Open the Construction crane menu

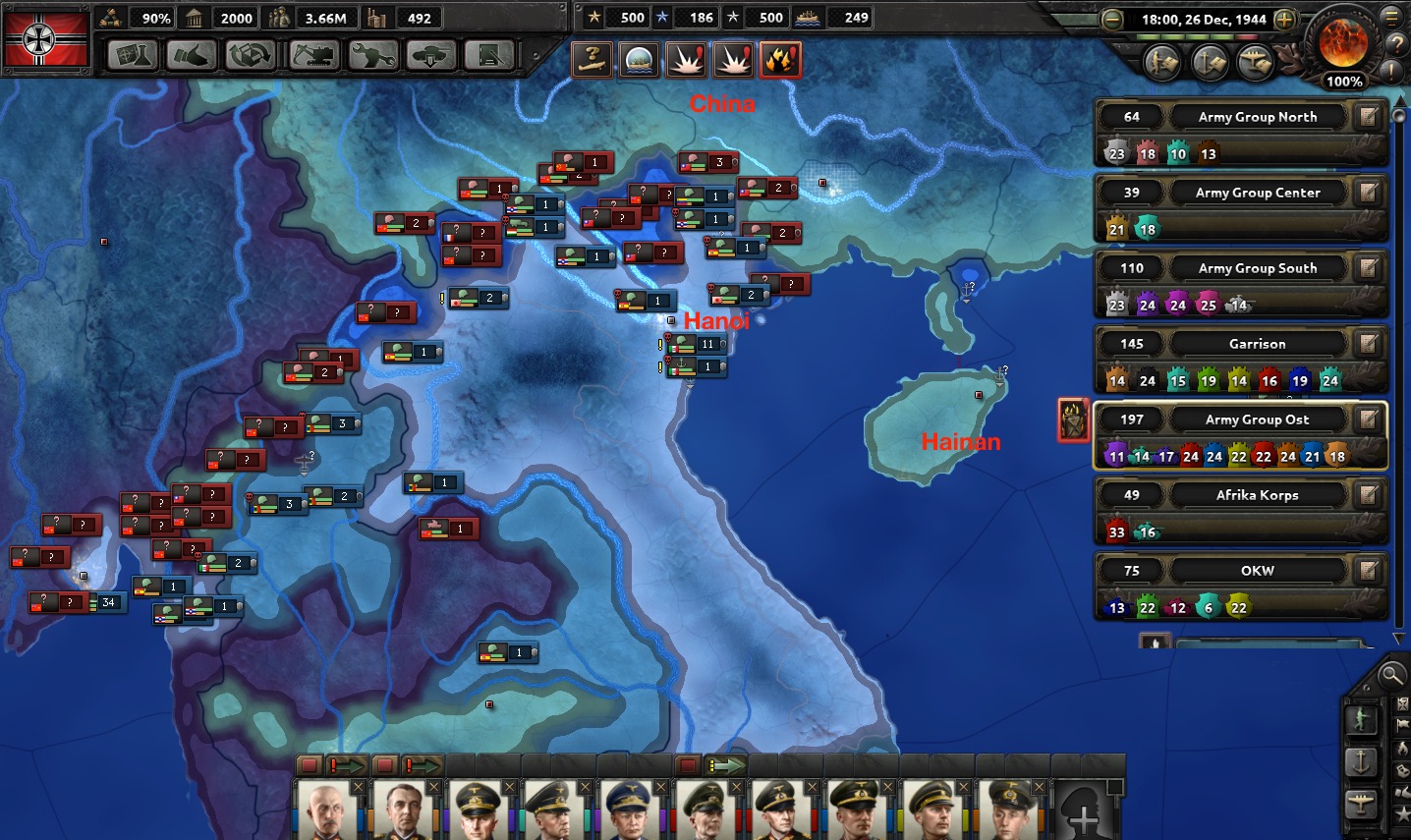coord(312,56)
